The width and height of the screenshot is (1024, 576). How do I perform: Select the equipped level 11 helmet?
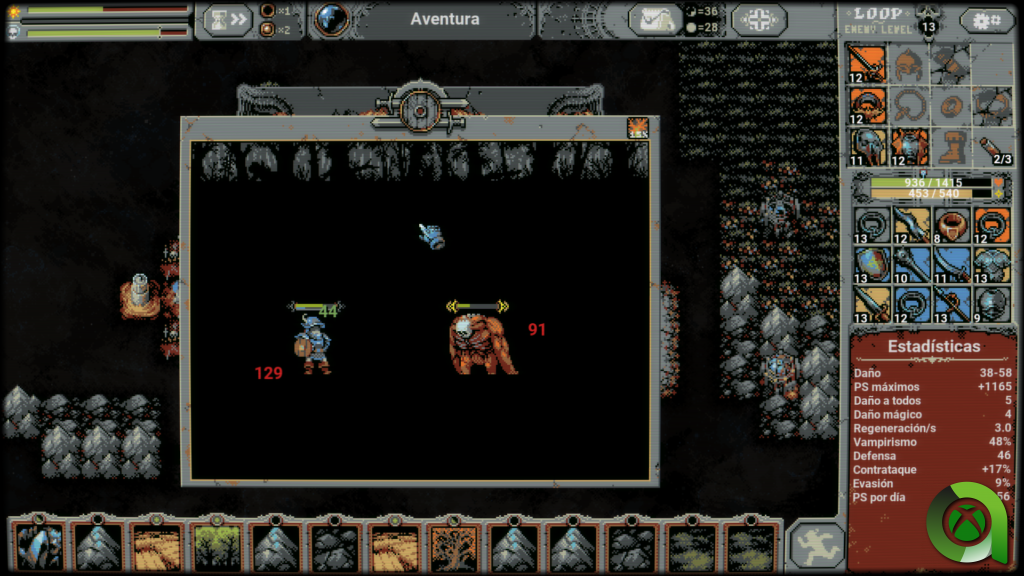coord(867,146)
